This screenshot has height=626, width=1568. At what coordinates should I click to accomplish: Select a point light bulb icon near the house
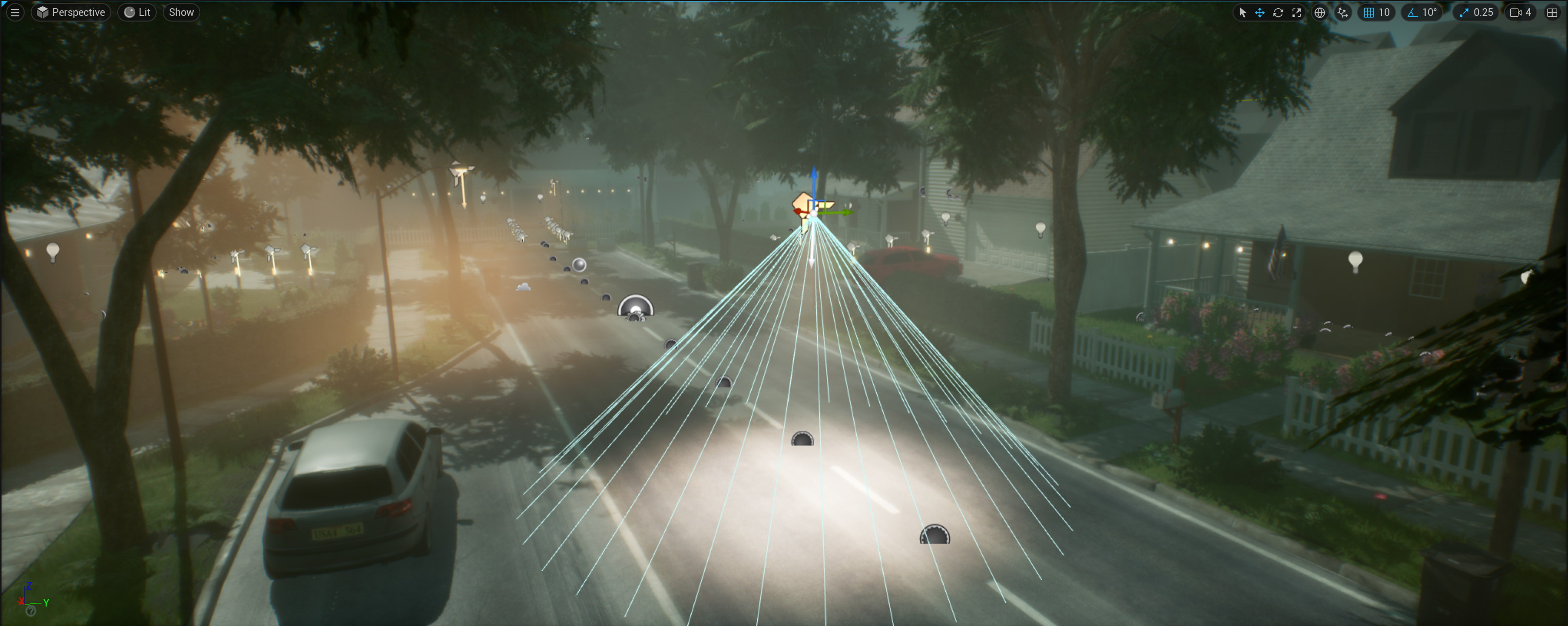(1041, 229)
